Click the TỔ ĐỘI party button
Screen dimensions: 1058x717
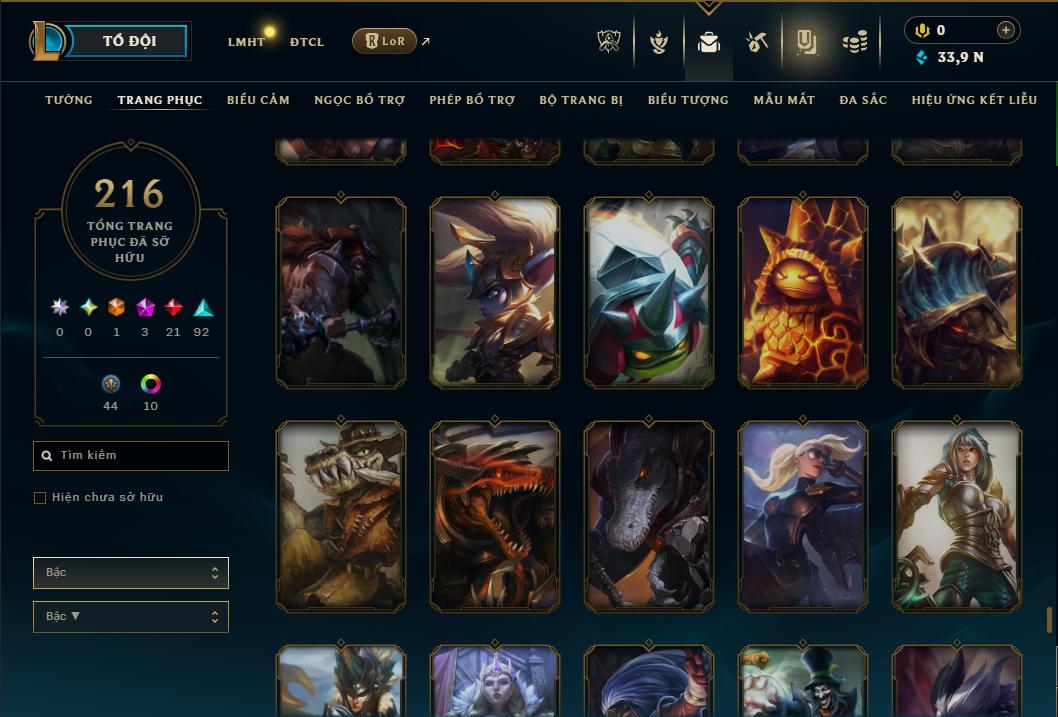pyautogui.click(x=129, y=41)
